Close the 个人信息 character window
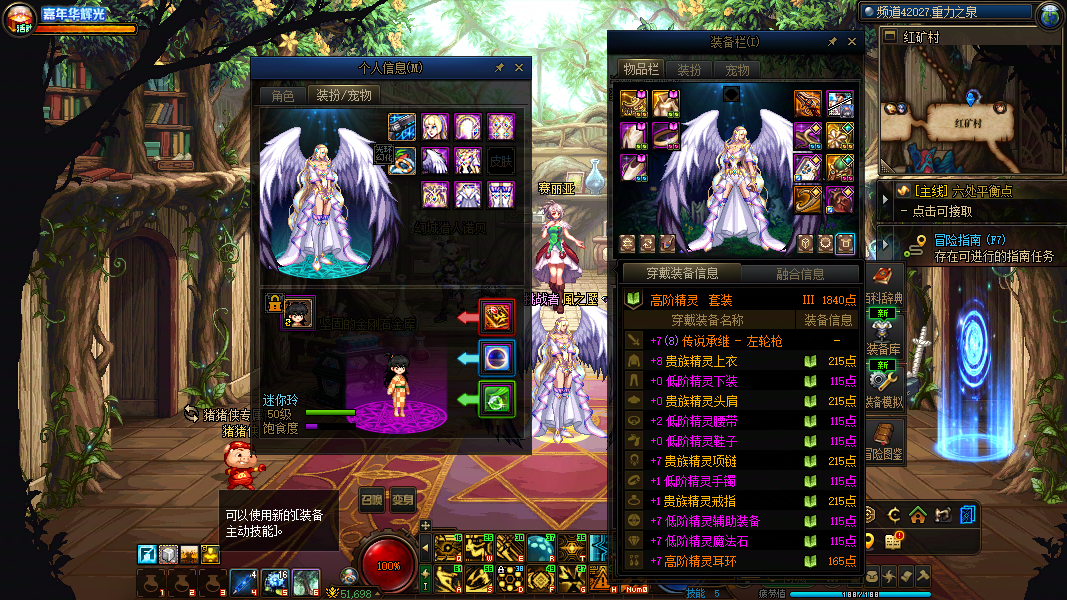 519,68
